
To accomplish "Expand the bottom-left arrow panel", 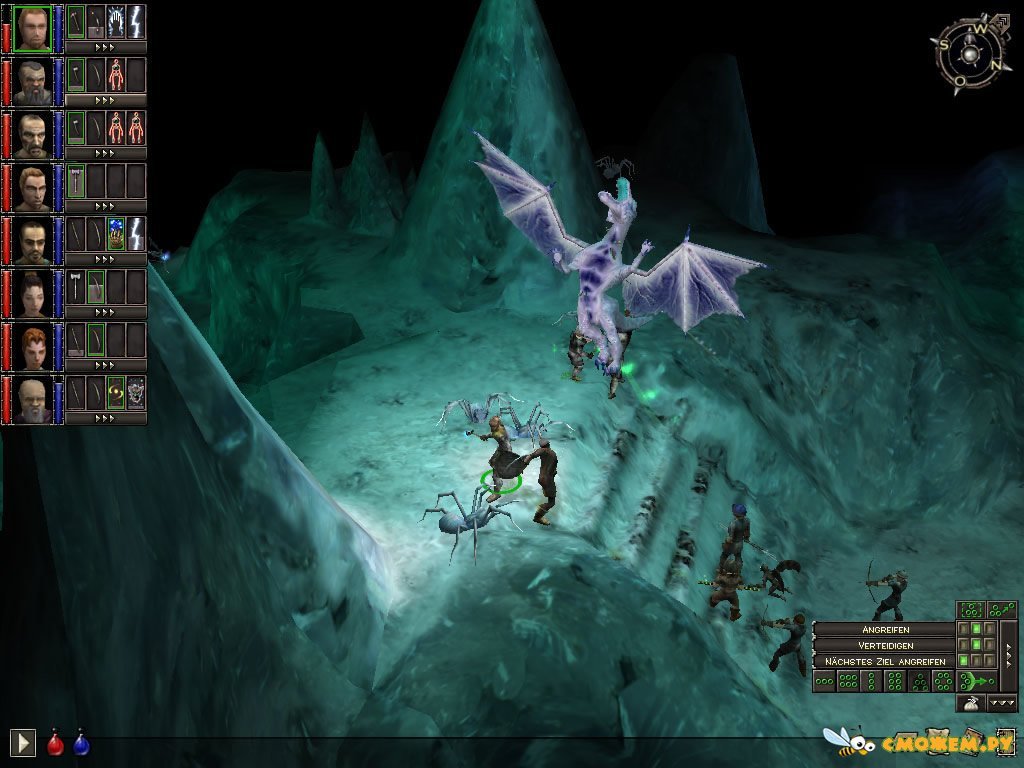I will click(x=23, y=742).
